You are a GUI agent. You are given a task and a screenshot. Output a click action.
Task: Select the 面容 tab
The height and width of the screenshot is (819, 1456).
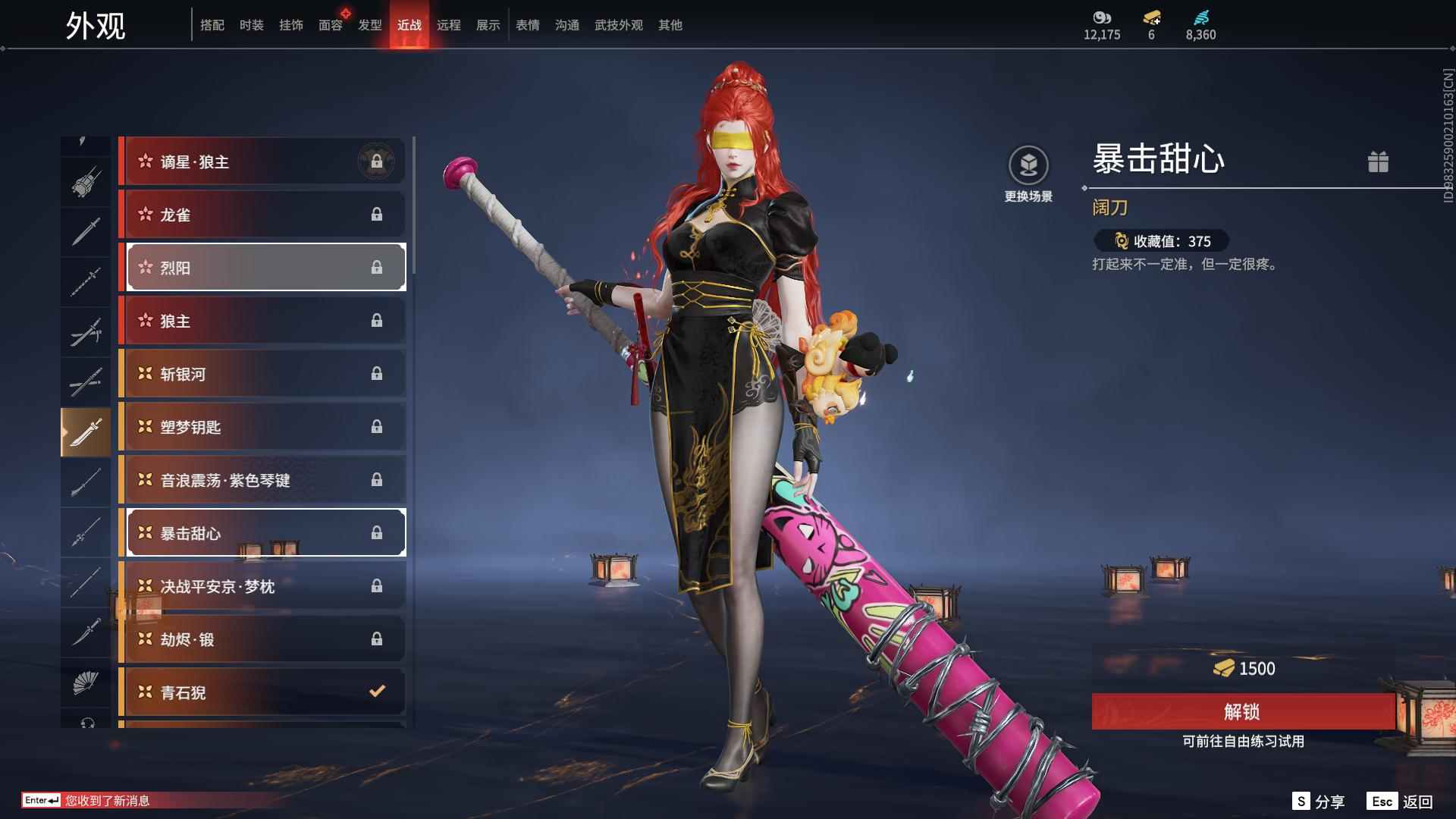pos(330,25)
